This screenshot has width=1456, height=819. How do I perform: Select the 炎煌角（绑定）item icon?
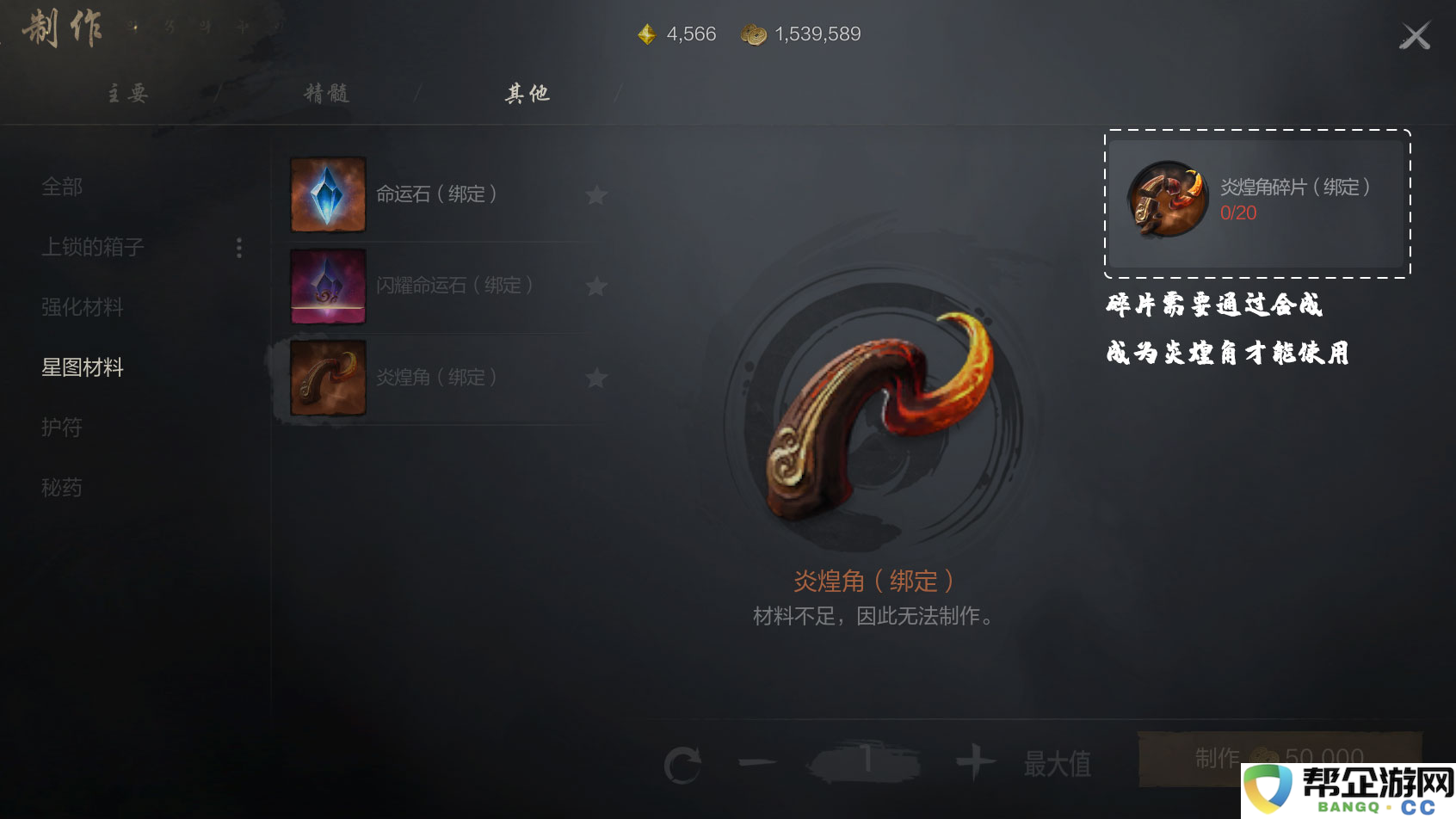tap(328, 378)
